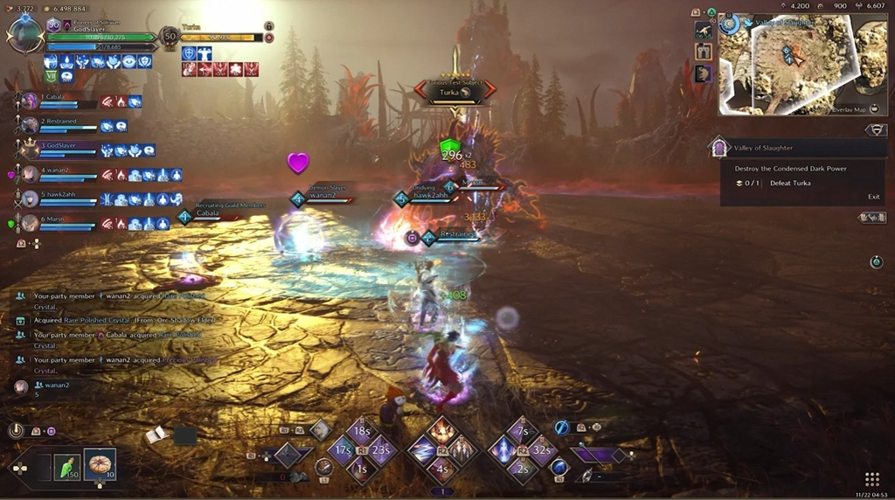Click the open book icon above quick slots
Viewport: 895px width, 500px height.
154,434
